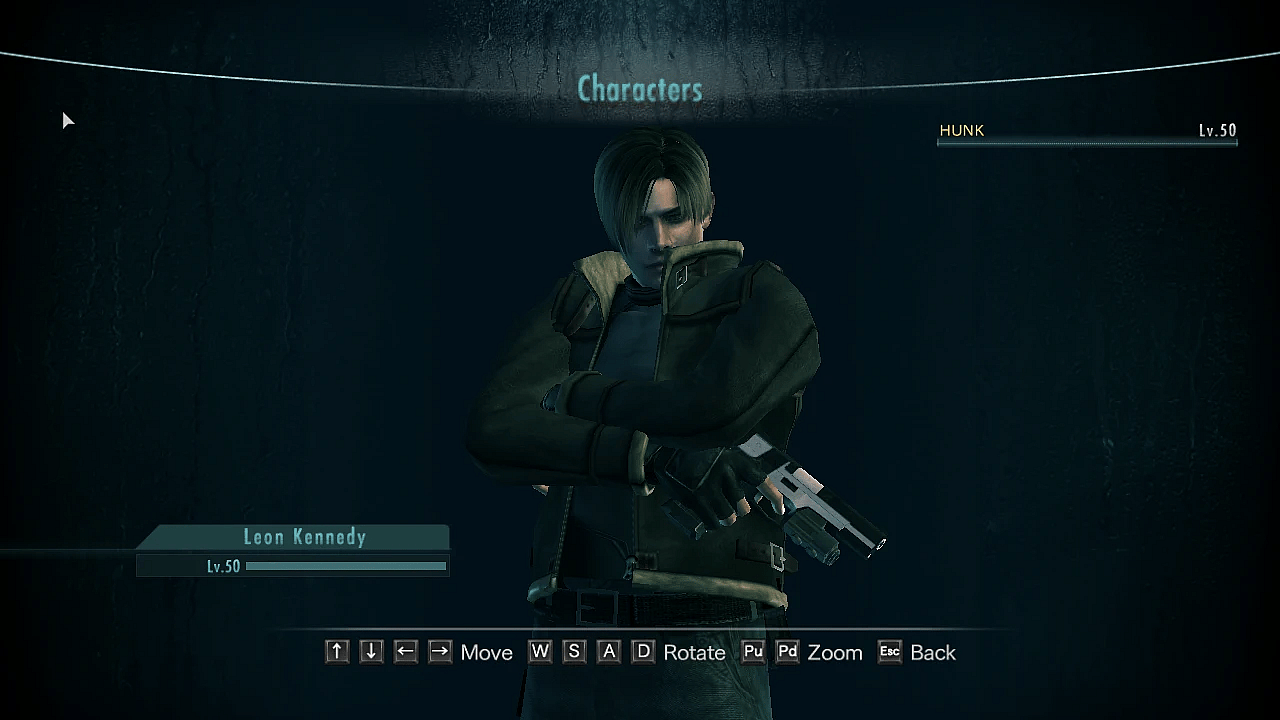This screenshot has height=720, width=1280.
Task: Click the Characters screen title
Action: tap(640, 90)
